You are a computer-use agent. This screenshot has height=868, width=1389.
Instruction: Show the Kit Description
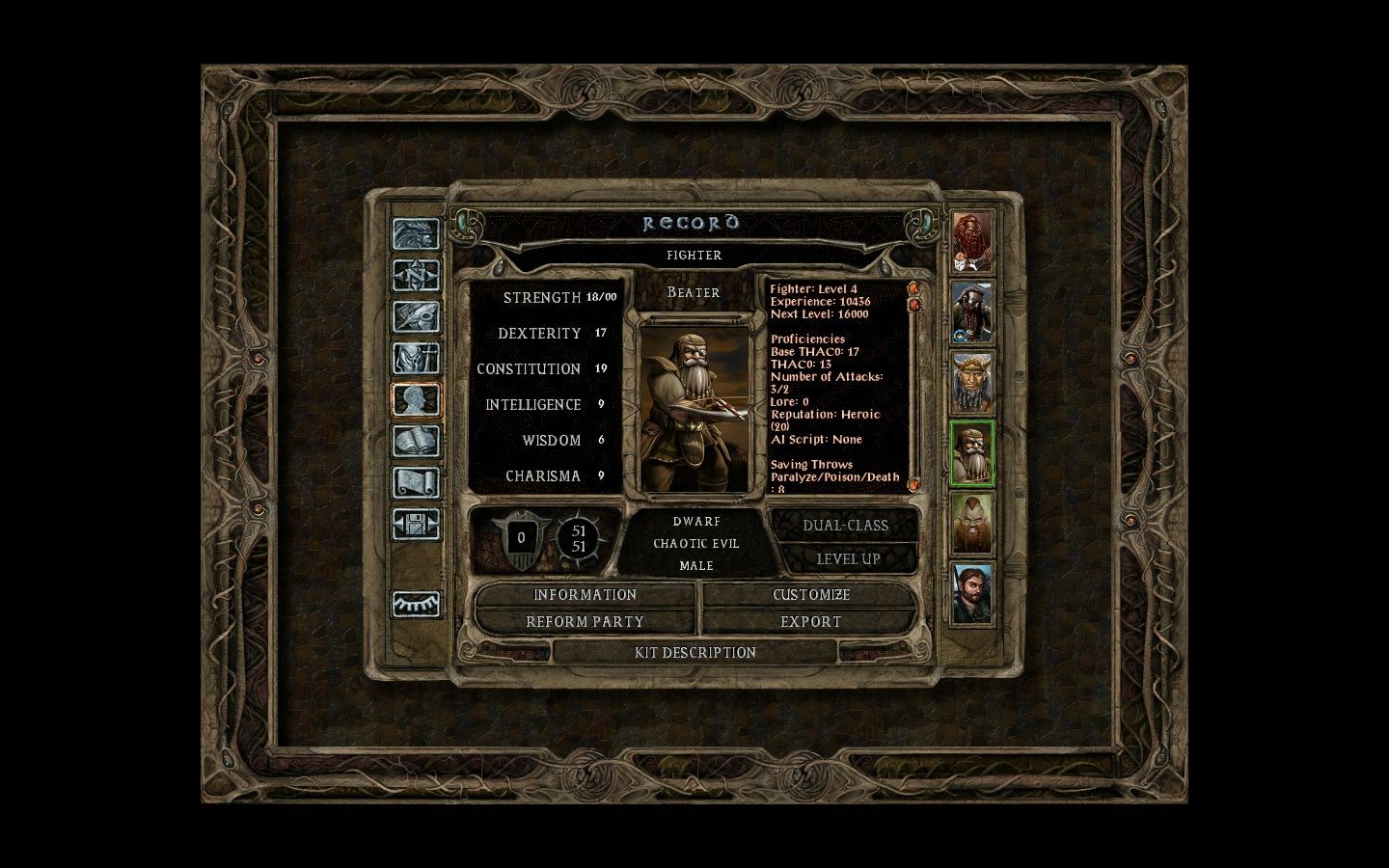pyautogui.click(x=694, y=653)
